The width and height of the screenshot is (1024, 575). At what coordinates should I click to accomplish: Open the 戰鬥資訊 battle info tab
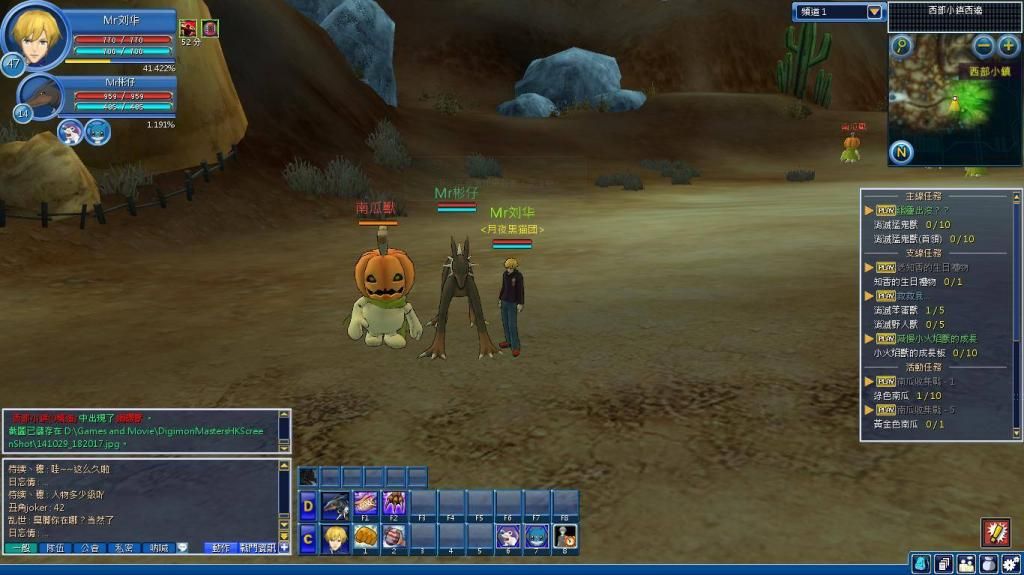(x=258, y=548)
